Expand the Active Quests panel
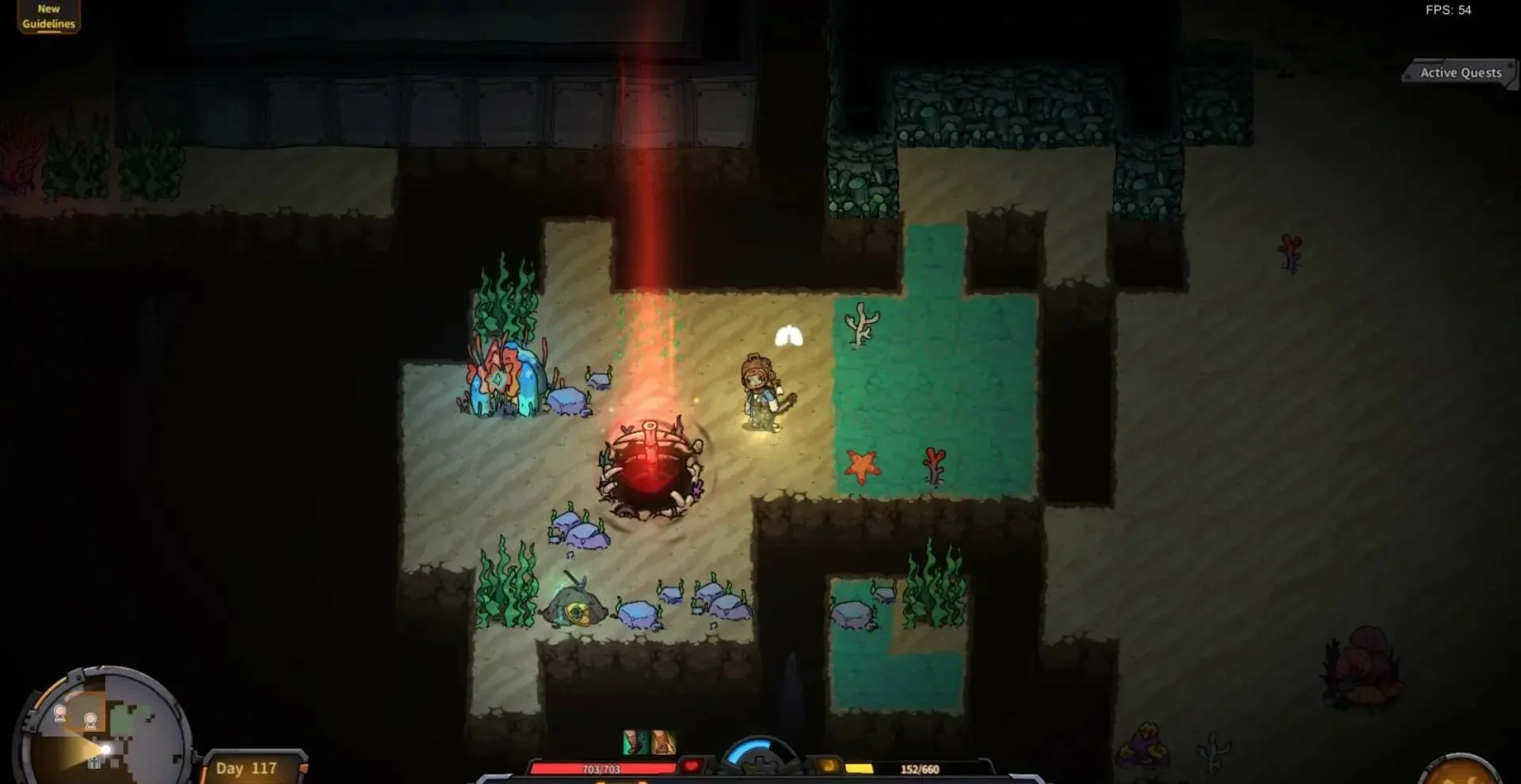Screen dimensions: 1521x784 [x=1460, y=73]
